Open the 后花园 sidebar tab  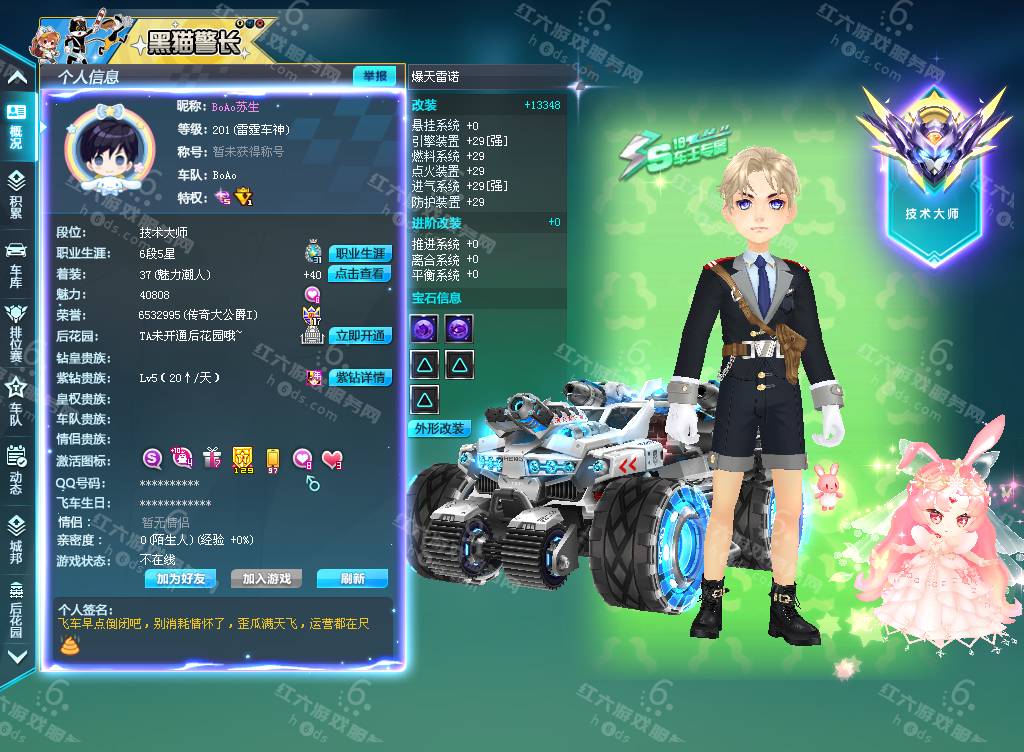(x=16, y=607)
